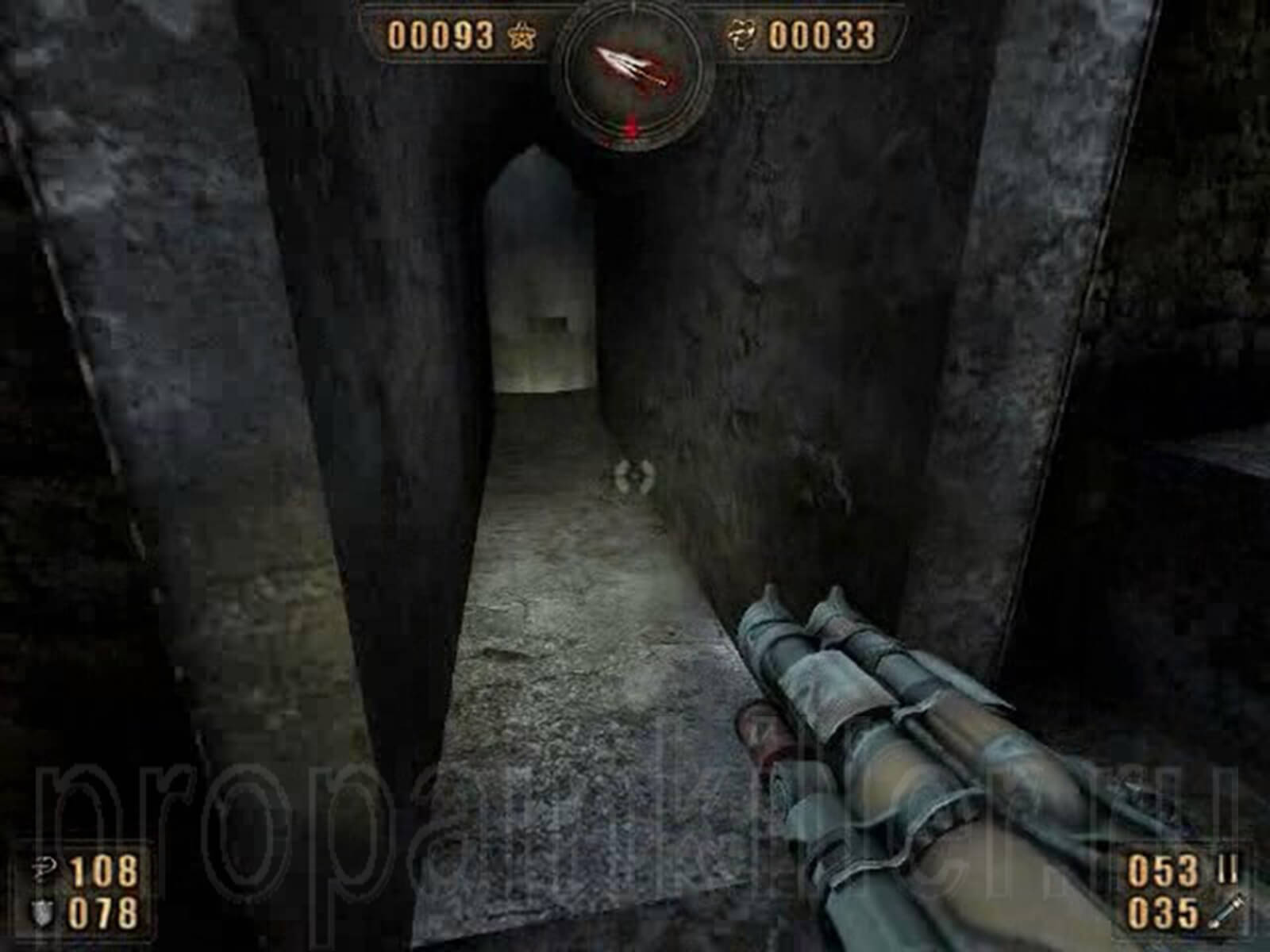Click the weapon mode bars beside 053
1270x952 pixels.
pyautogui.click(x=1227, y=869)
